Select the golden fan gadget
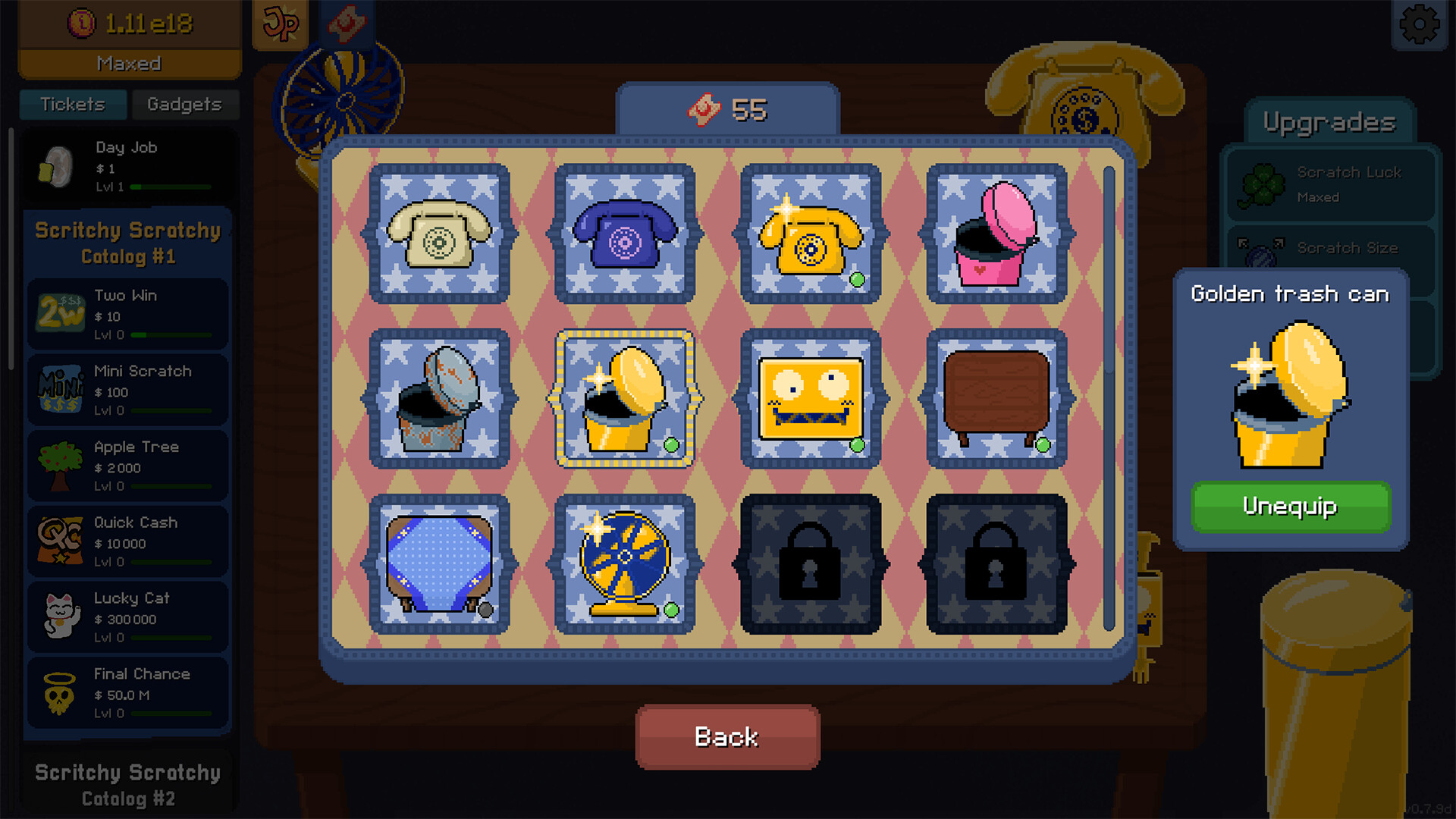Screen dimensions: 1456x819 click(x=625, y=565)
